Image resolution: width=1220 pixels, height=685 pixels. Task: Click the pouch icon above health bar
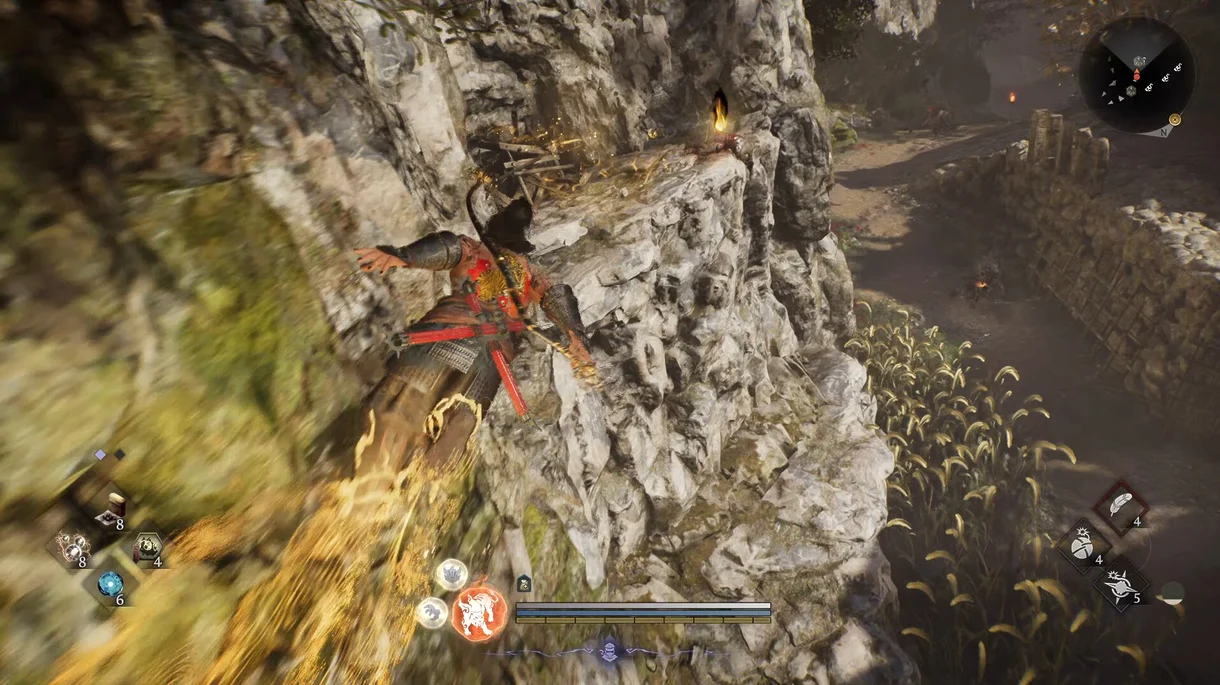coord(524,583)
